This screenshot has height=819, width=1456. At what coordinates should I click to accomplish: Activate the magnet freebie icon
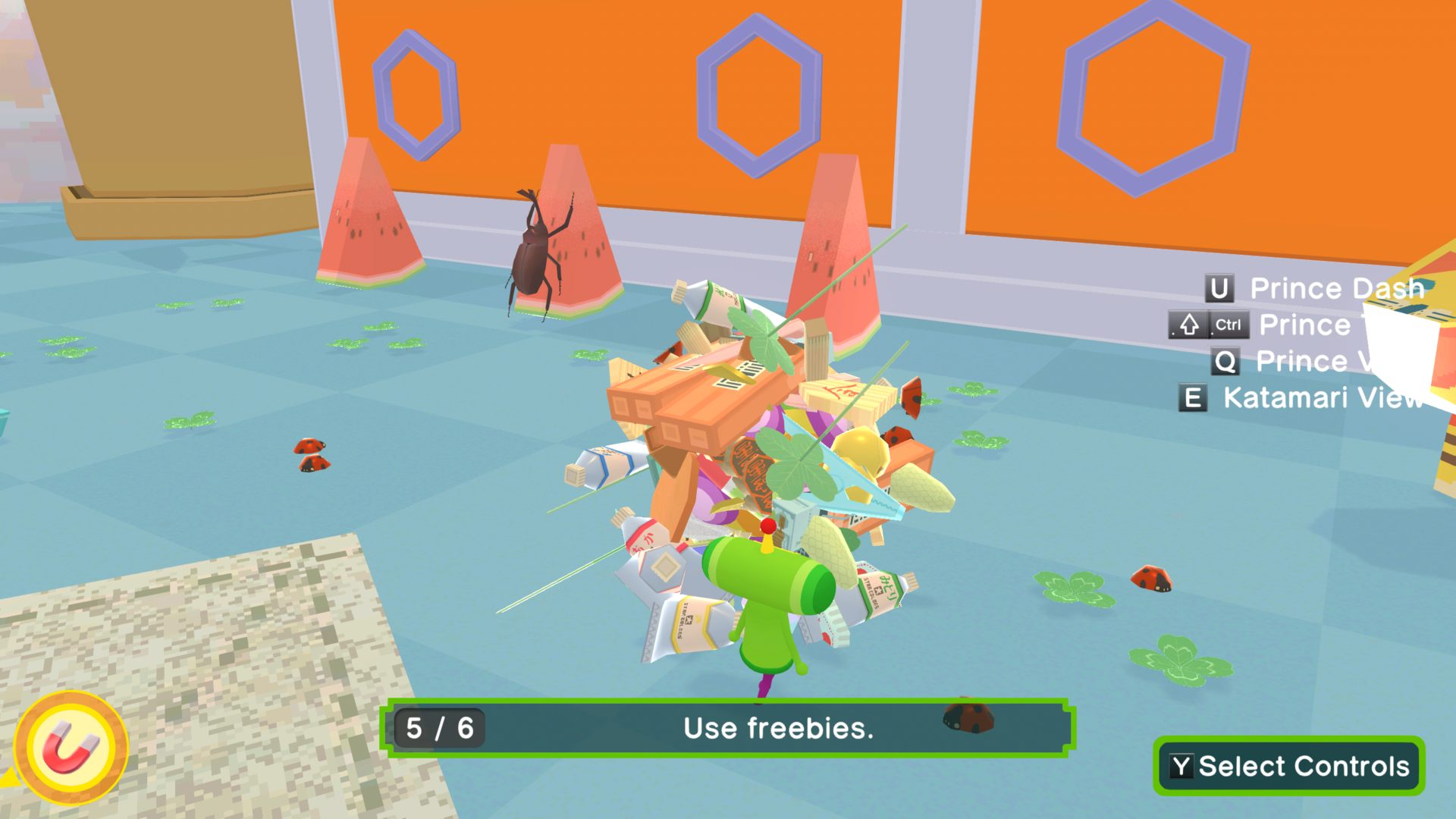coord(71,748)
